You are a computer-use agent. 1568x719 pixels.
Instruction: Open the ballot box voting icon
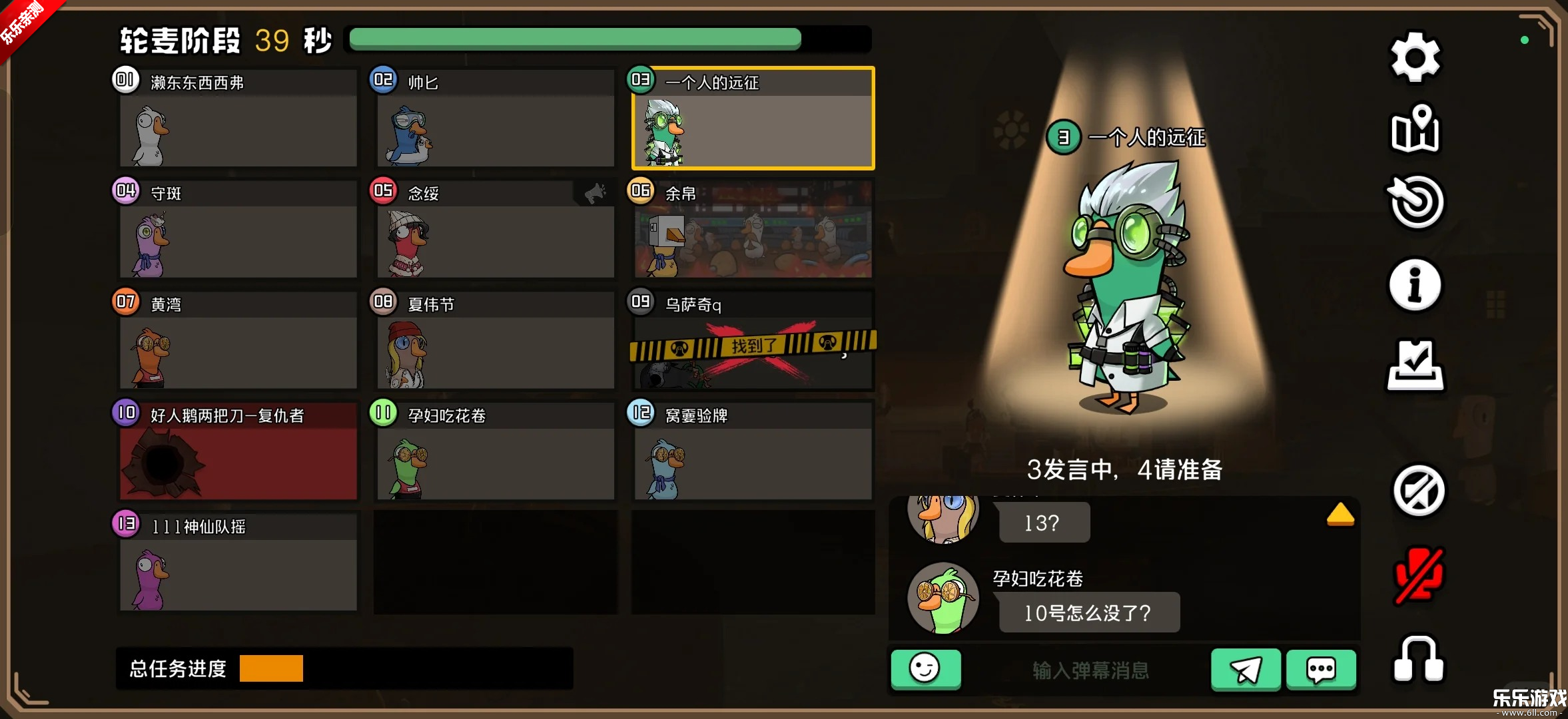[x=1415, y=365]
